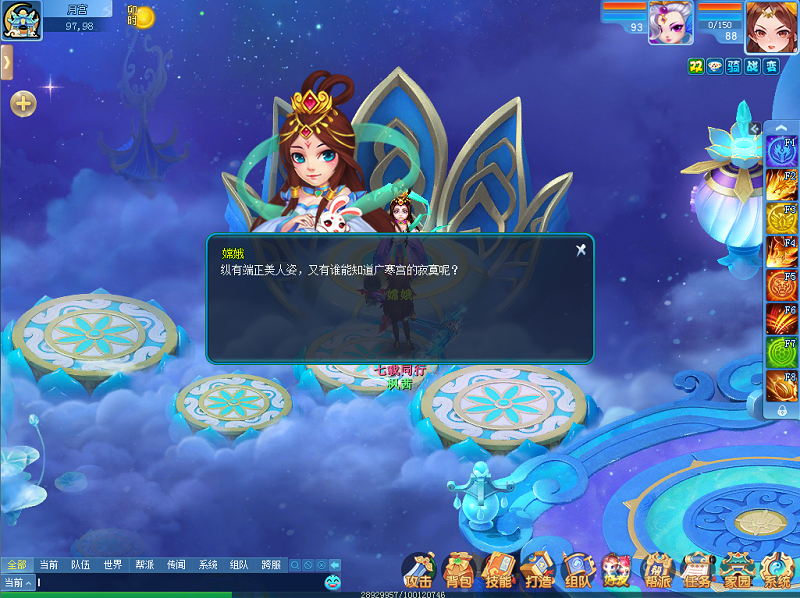Open the 帮派 guild menu

pyautogui.click(x=657, y=571)
